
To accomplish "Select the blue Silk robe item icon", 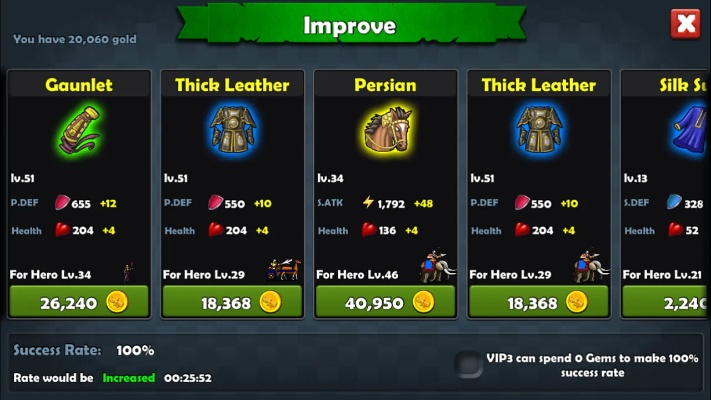I will (686, 132).
